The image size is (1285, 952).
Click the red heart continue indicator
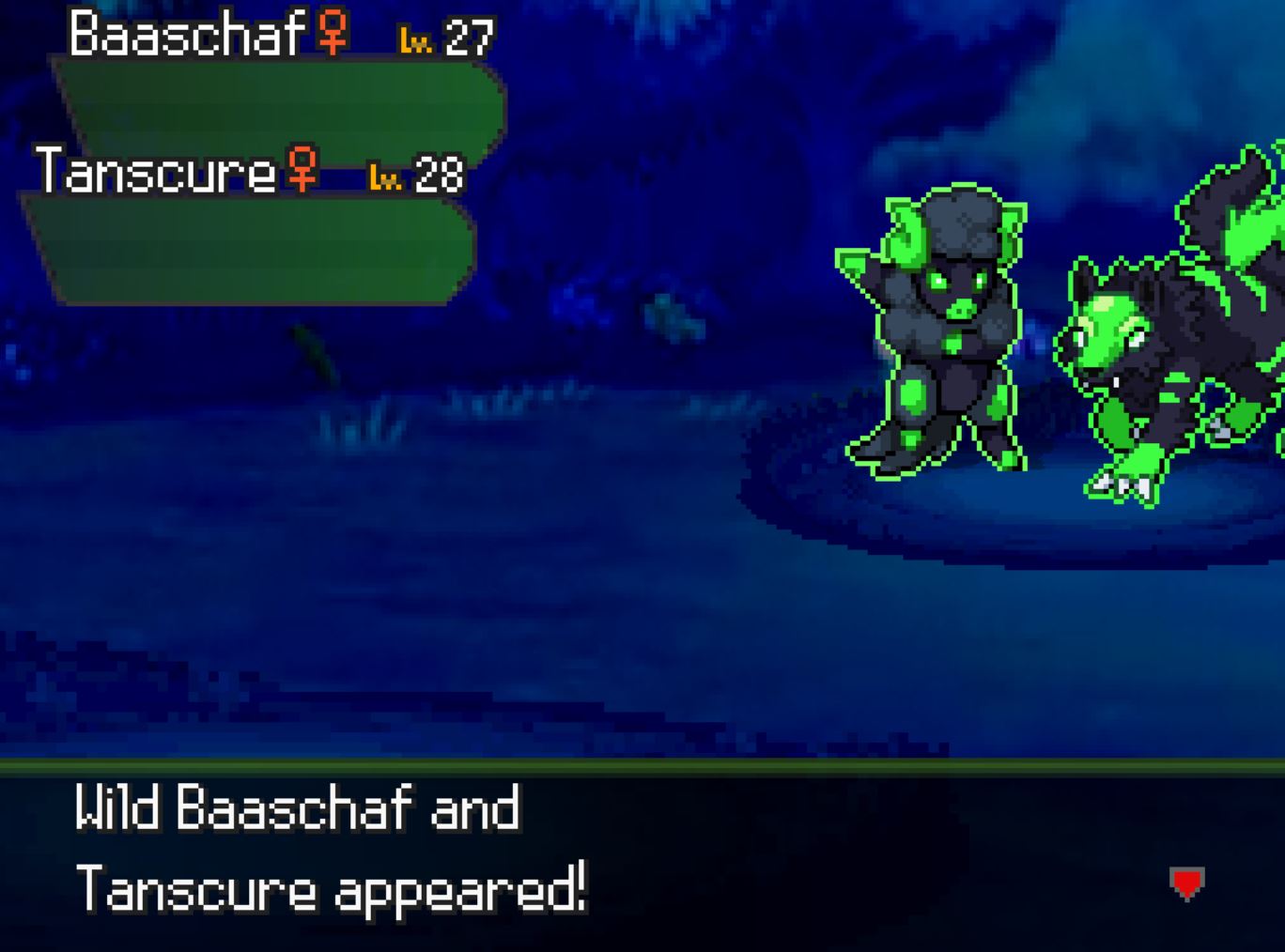coord(1185,883)
